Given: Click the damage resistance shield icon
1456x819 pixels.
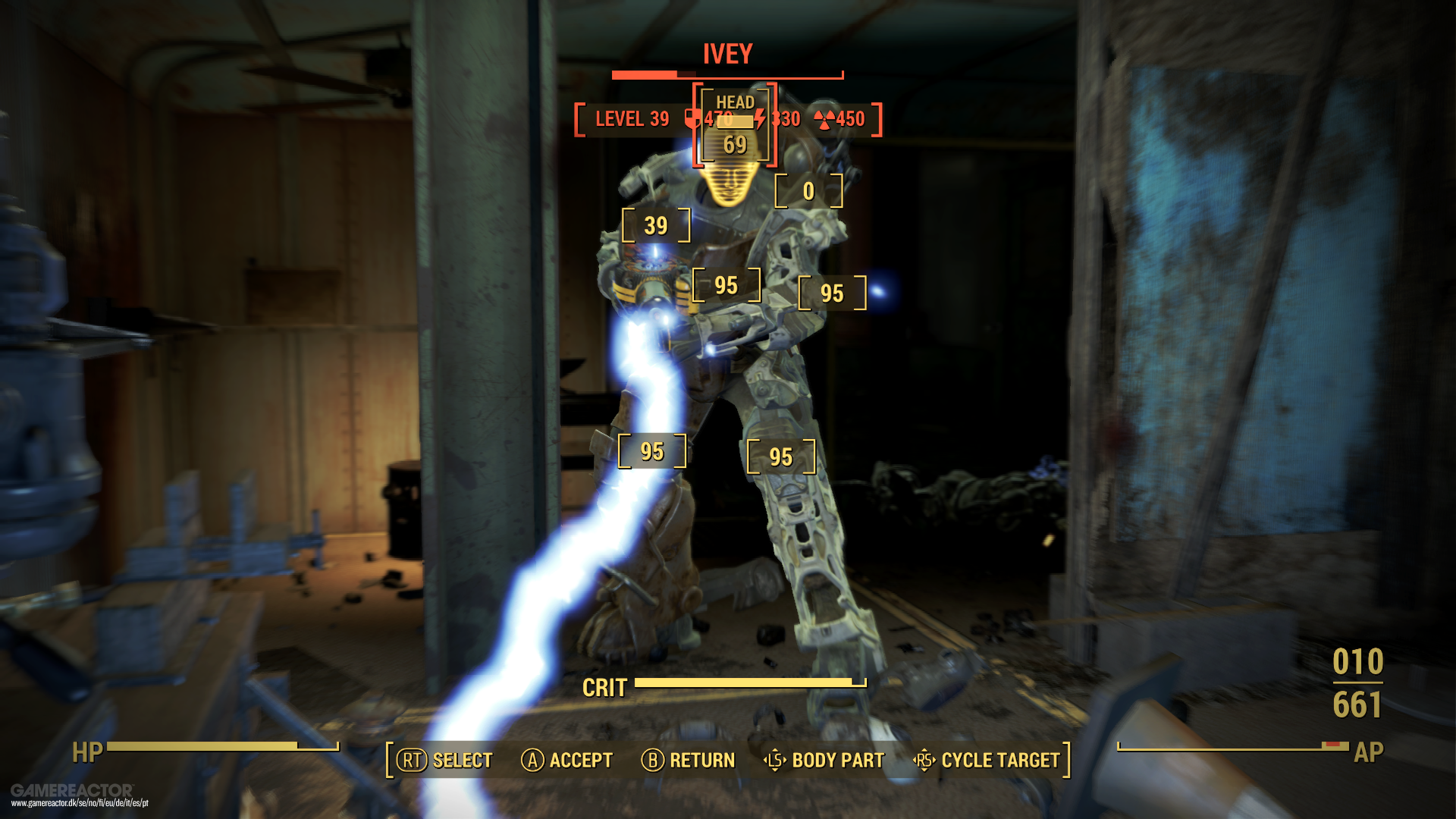Looking at the screenshot, I should tap(692, 118).
